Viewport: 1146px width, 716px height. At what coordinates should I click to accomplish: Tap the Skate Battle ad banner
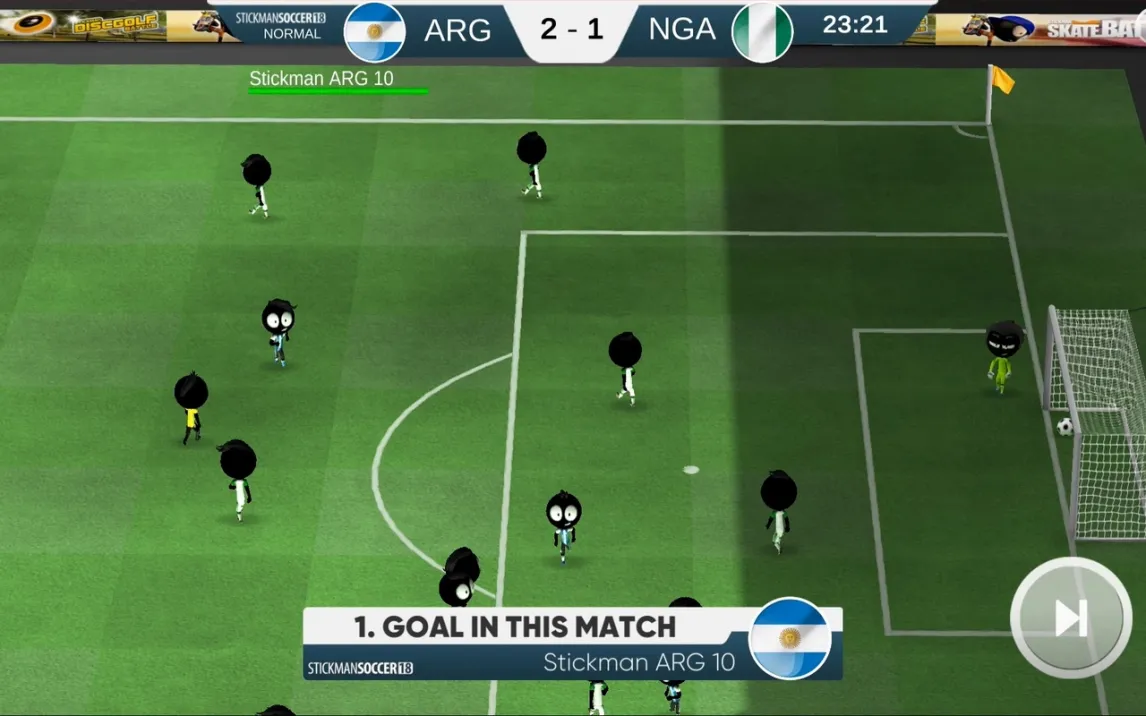pos(1050,28)
